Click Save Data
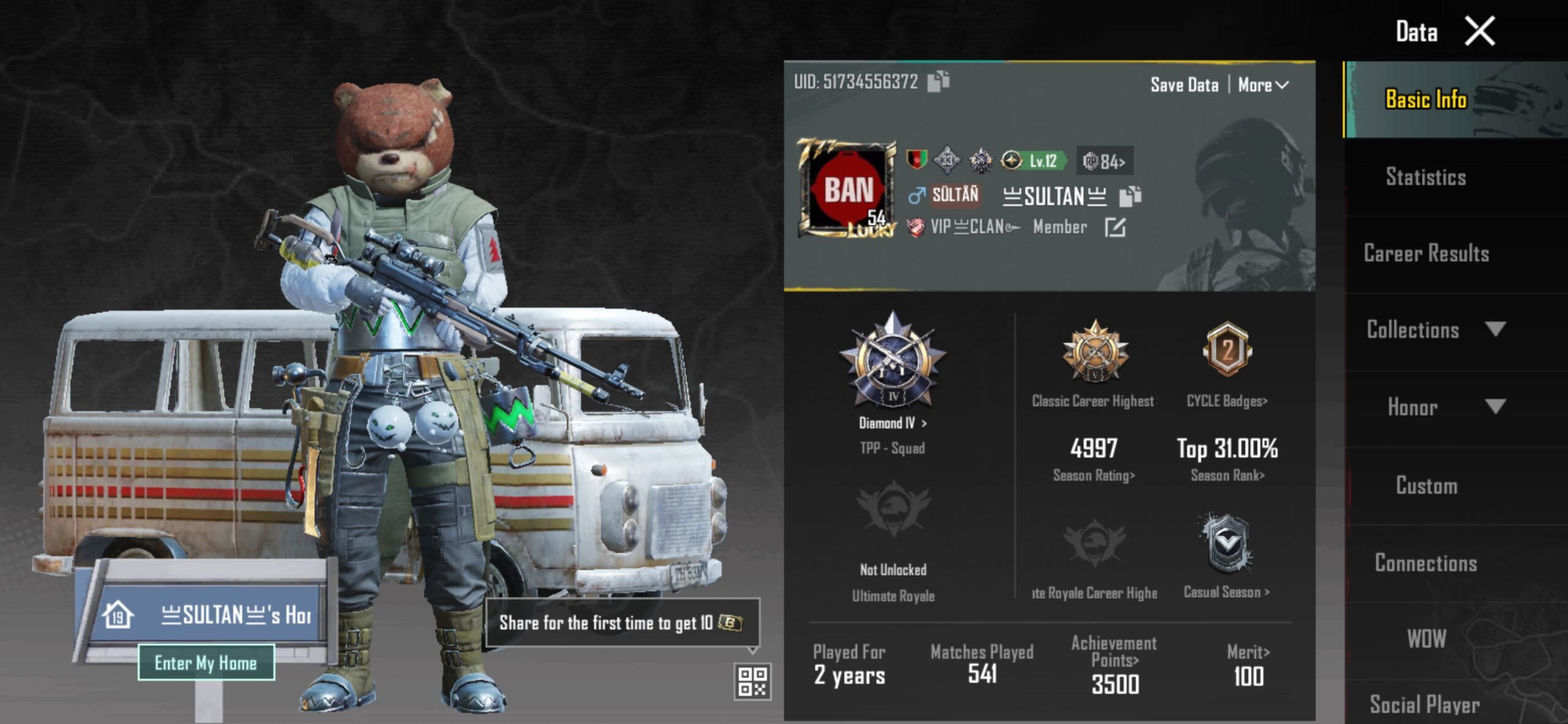Screen dimensions: 1568x724 pyautogui.click(x=1184, y=85)
